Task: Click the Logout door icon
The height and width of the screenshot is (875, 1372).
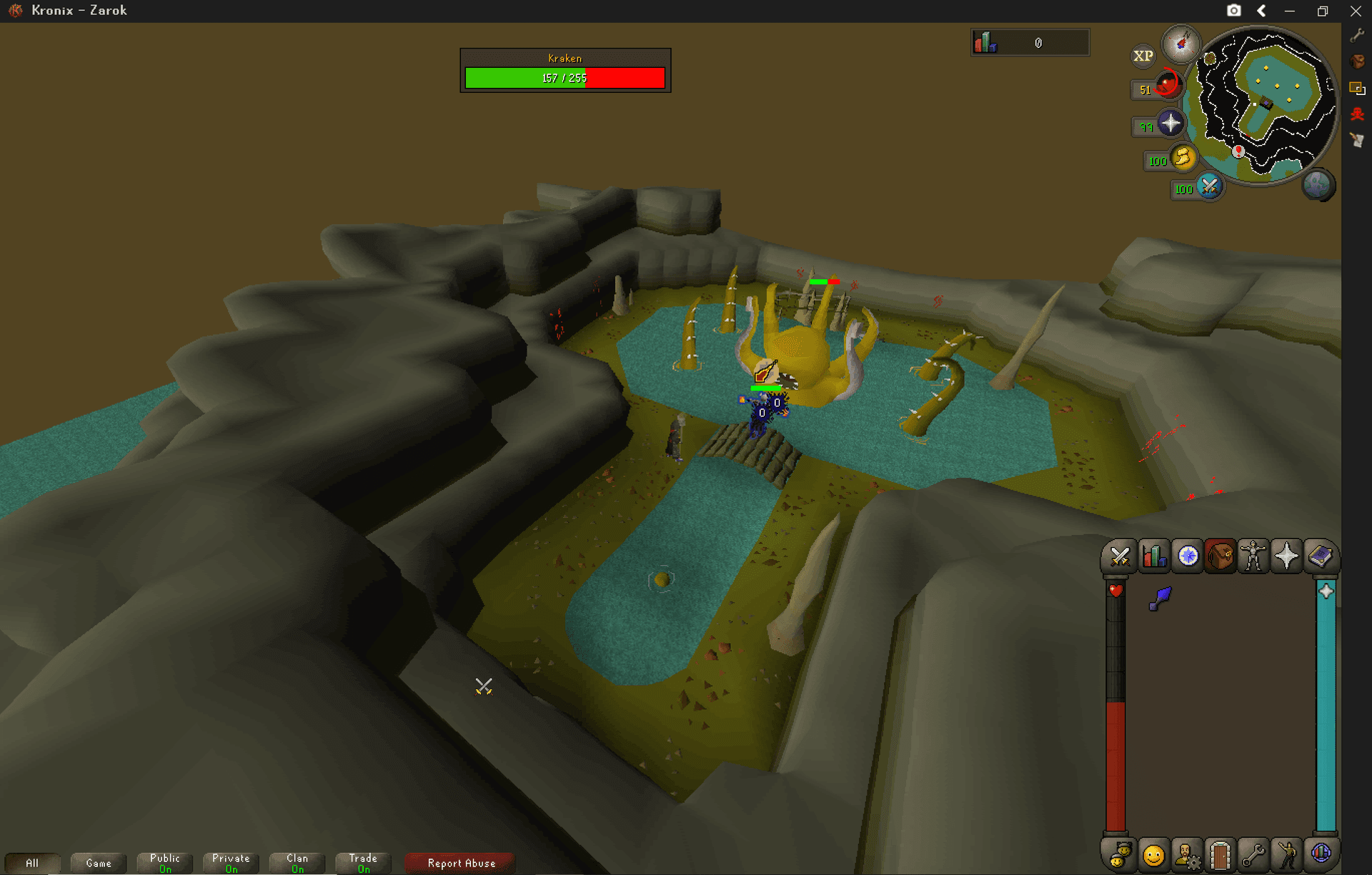Action: pos(1221,854)
